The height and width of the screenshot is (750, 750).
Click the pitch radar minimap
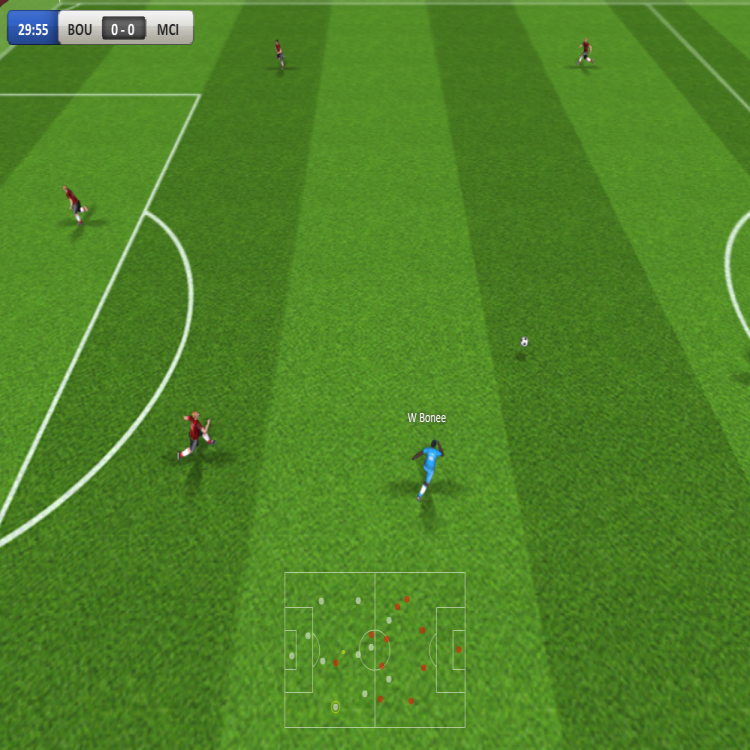[x=375, y=649]
